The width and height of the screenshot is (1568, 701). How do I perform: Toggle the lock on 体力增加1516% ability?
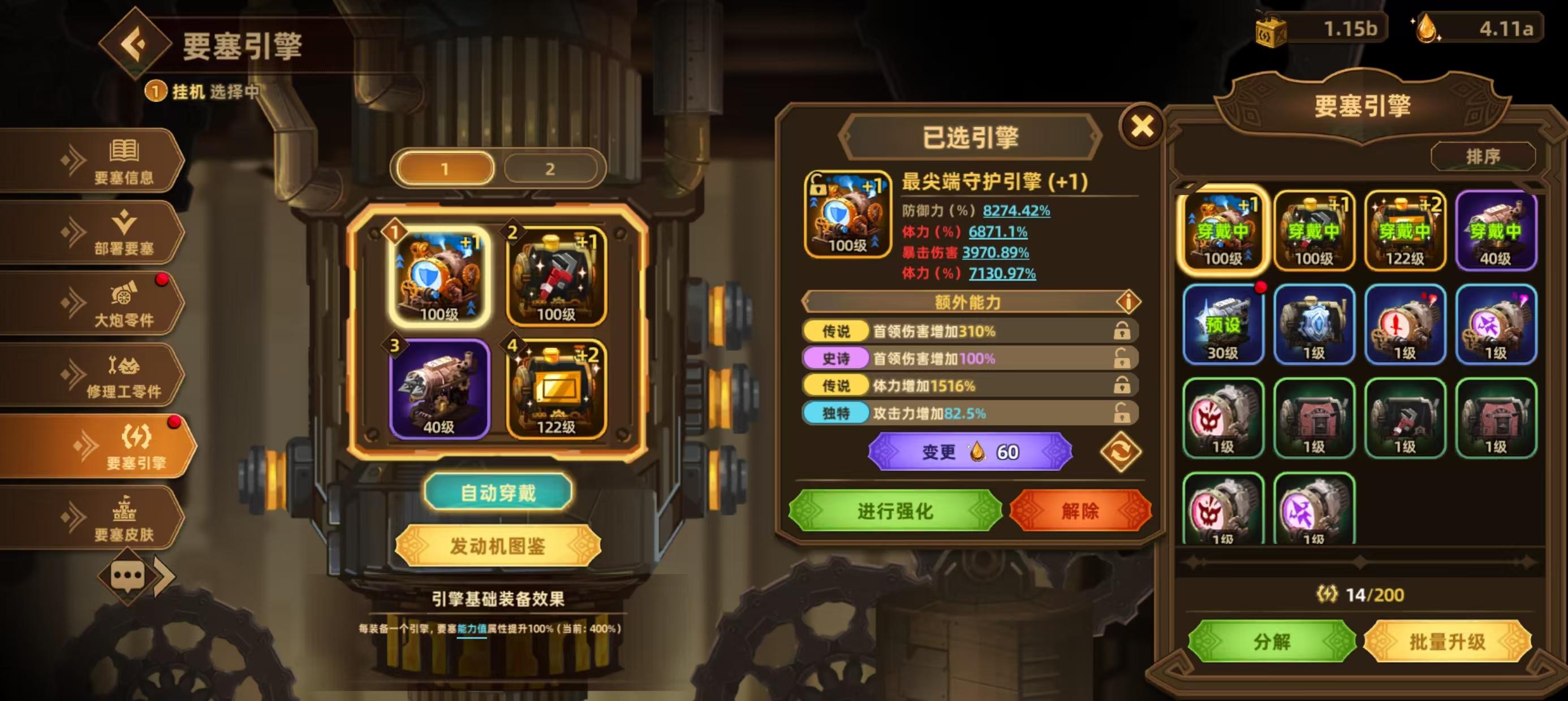[x=1122, y=386]
